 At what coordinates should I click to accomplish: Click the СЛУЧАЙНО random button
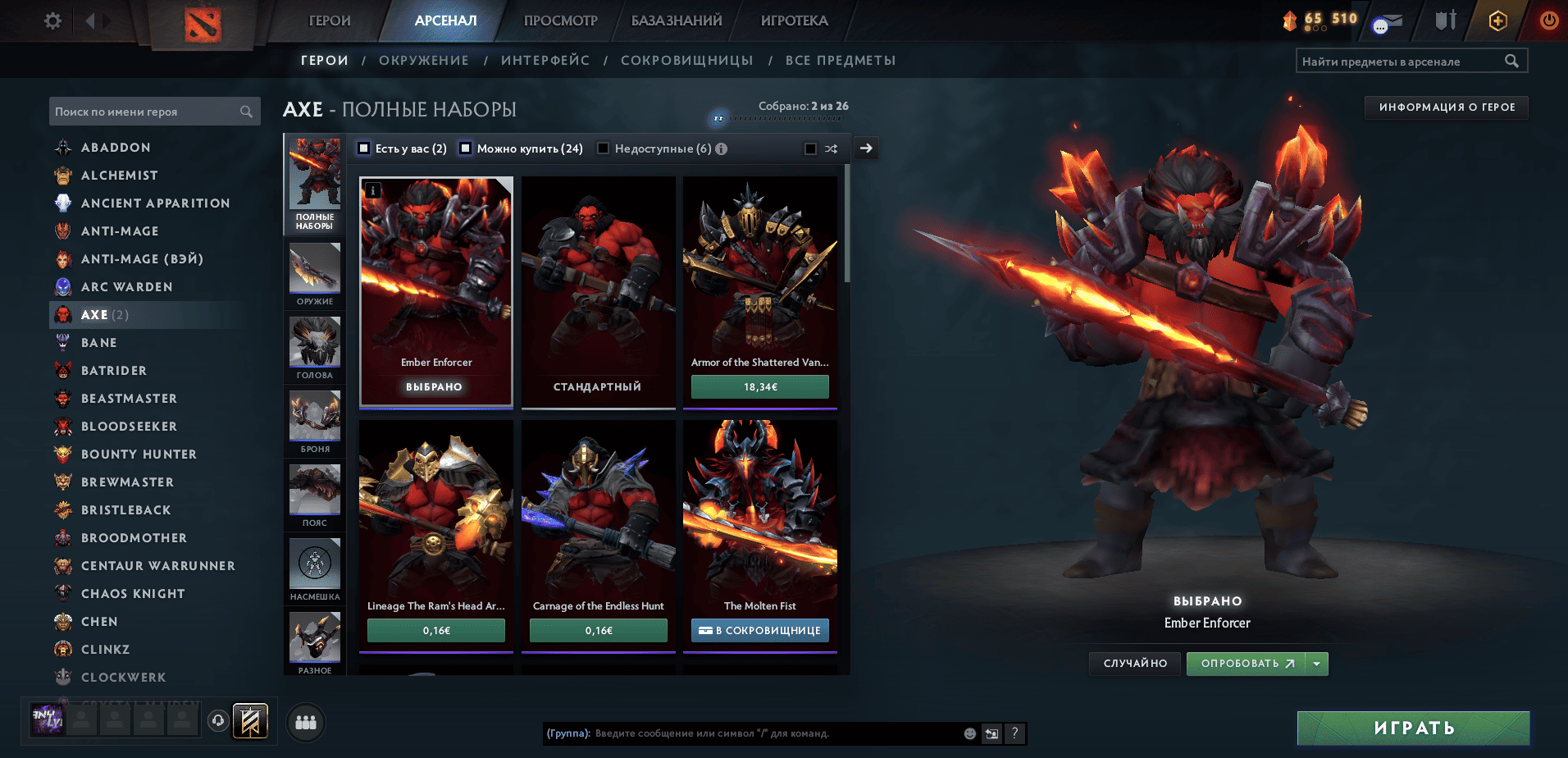1135,664
